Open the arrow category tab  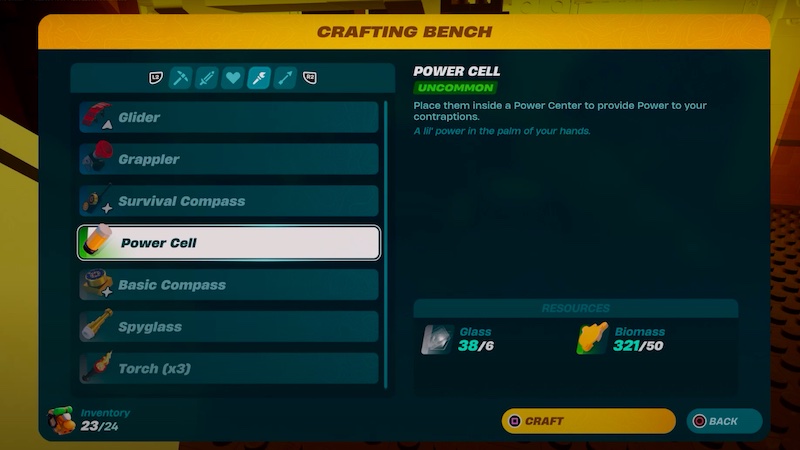point(284,78)
